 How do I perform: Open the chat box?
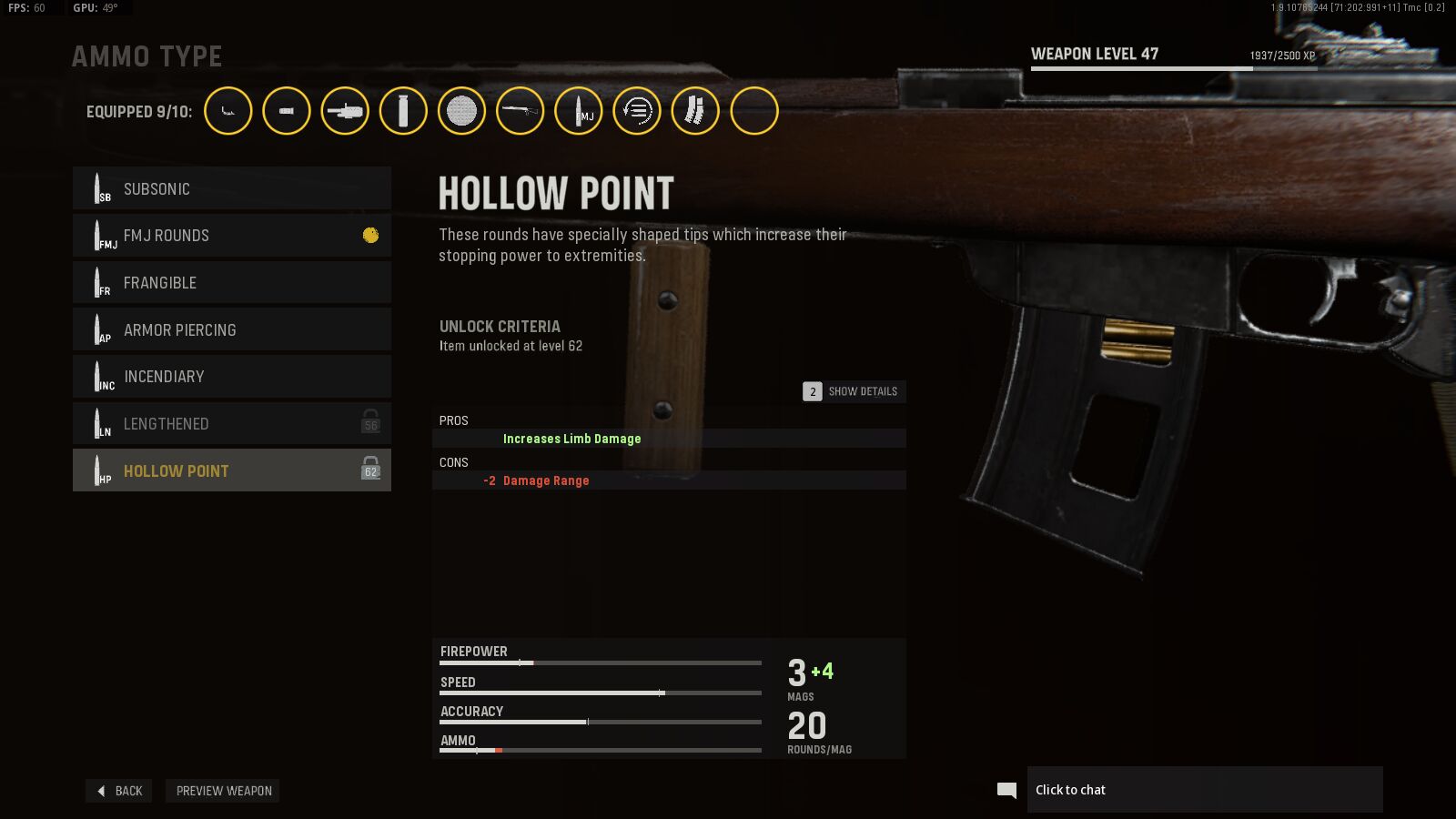pyautogui.click(x=1204, y=790)
